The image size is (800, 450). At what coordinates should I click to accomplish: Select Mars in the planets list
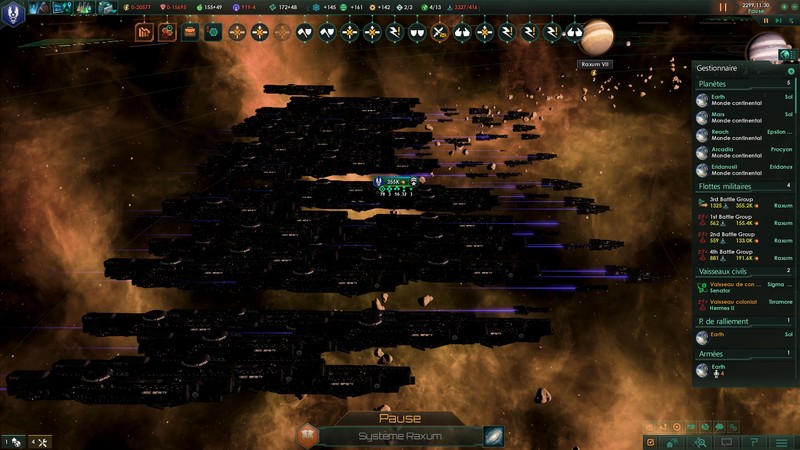(x=740, y=117)
